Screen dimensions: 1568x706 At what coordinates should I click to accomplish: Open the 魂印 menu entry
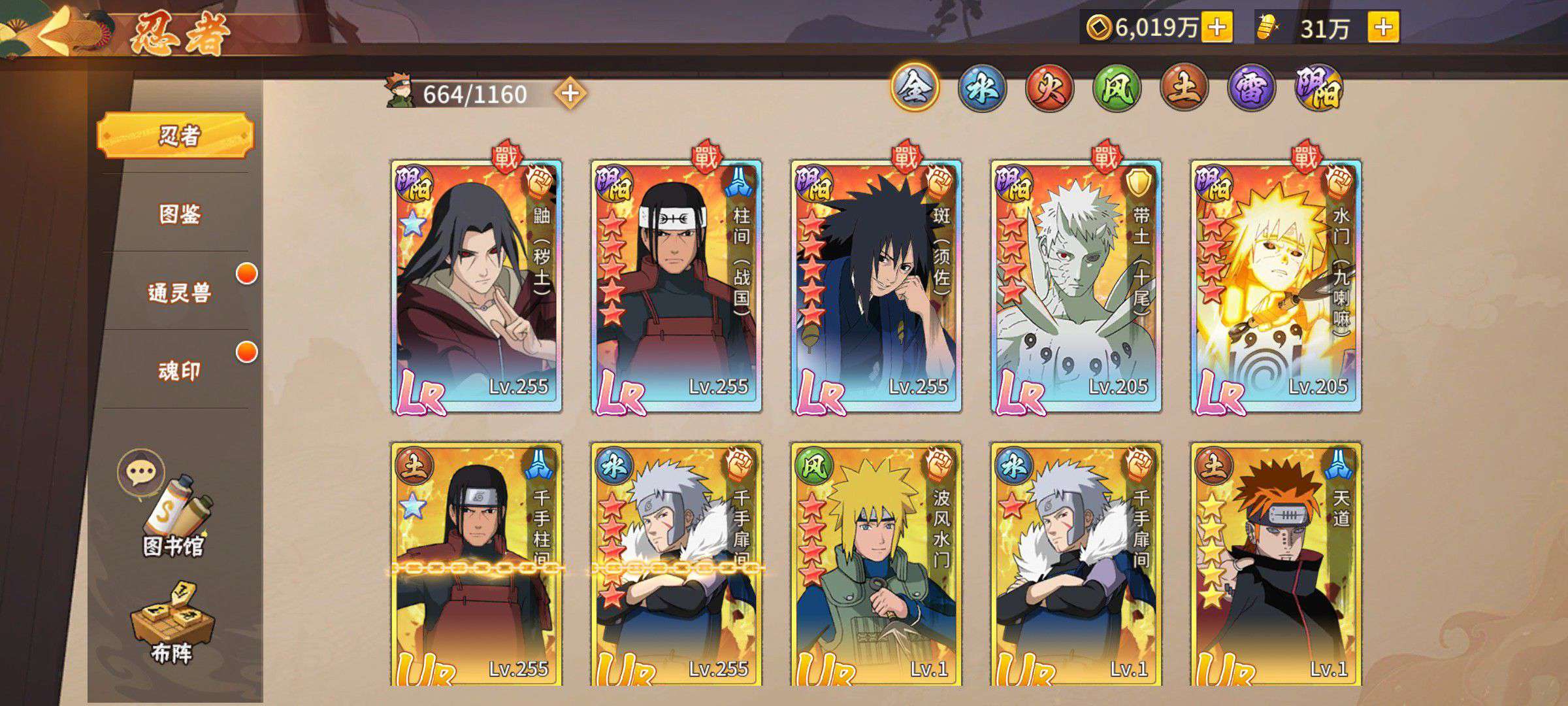tap(179, 371)
